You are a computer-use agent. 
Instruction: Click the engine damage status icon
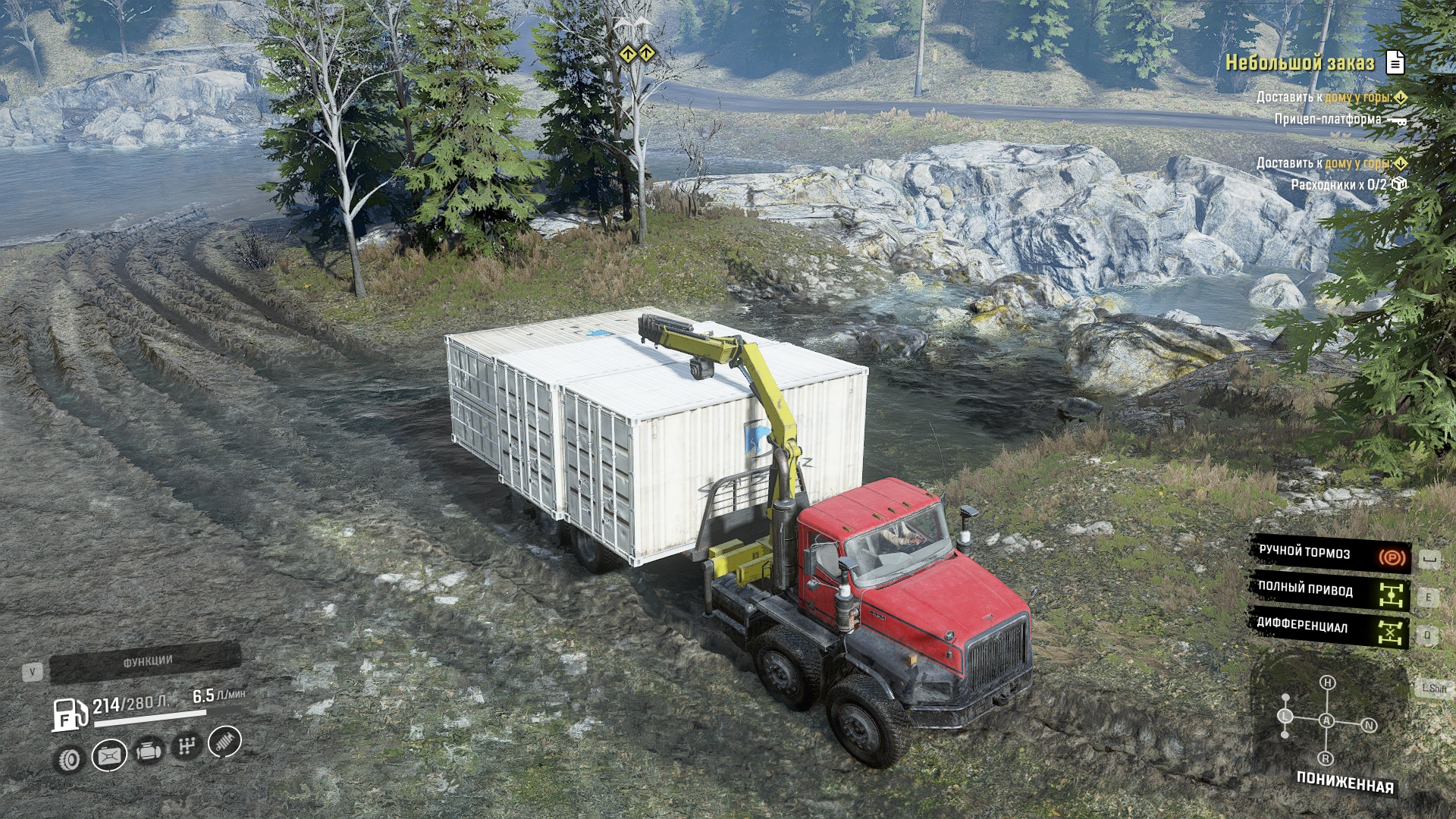(148, 752)
